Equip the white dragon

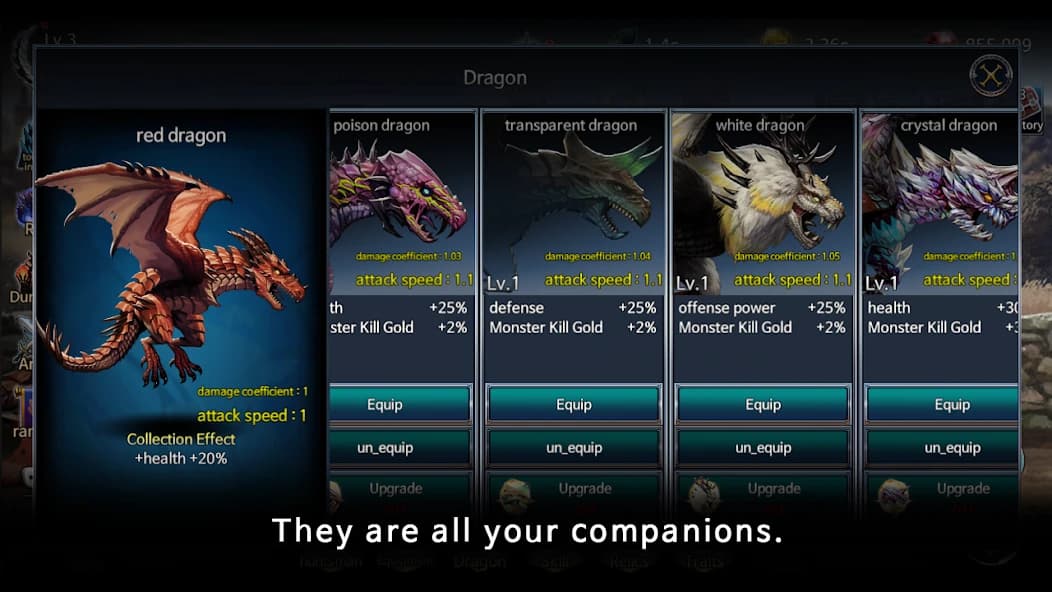tap(763, 405)
